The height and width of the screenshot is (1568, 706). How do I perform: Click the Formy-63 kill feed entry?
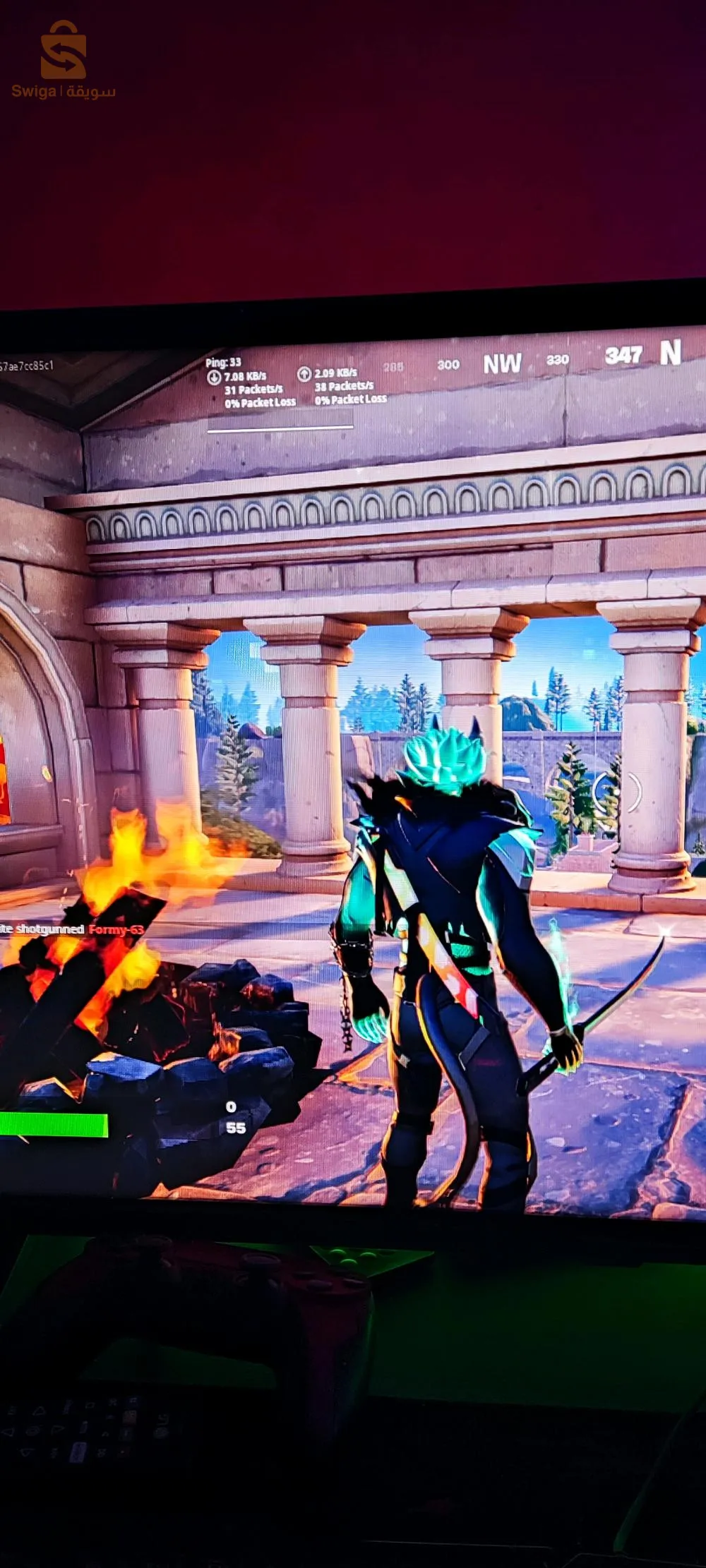pos(115,929)
